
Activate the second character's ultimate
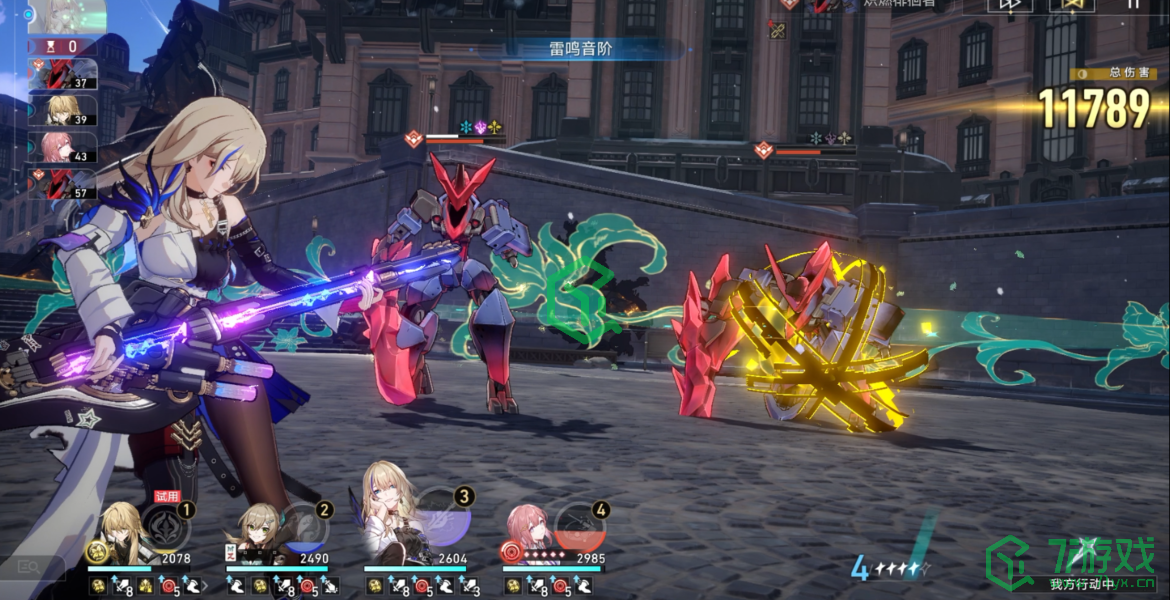click(300, 528)
